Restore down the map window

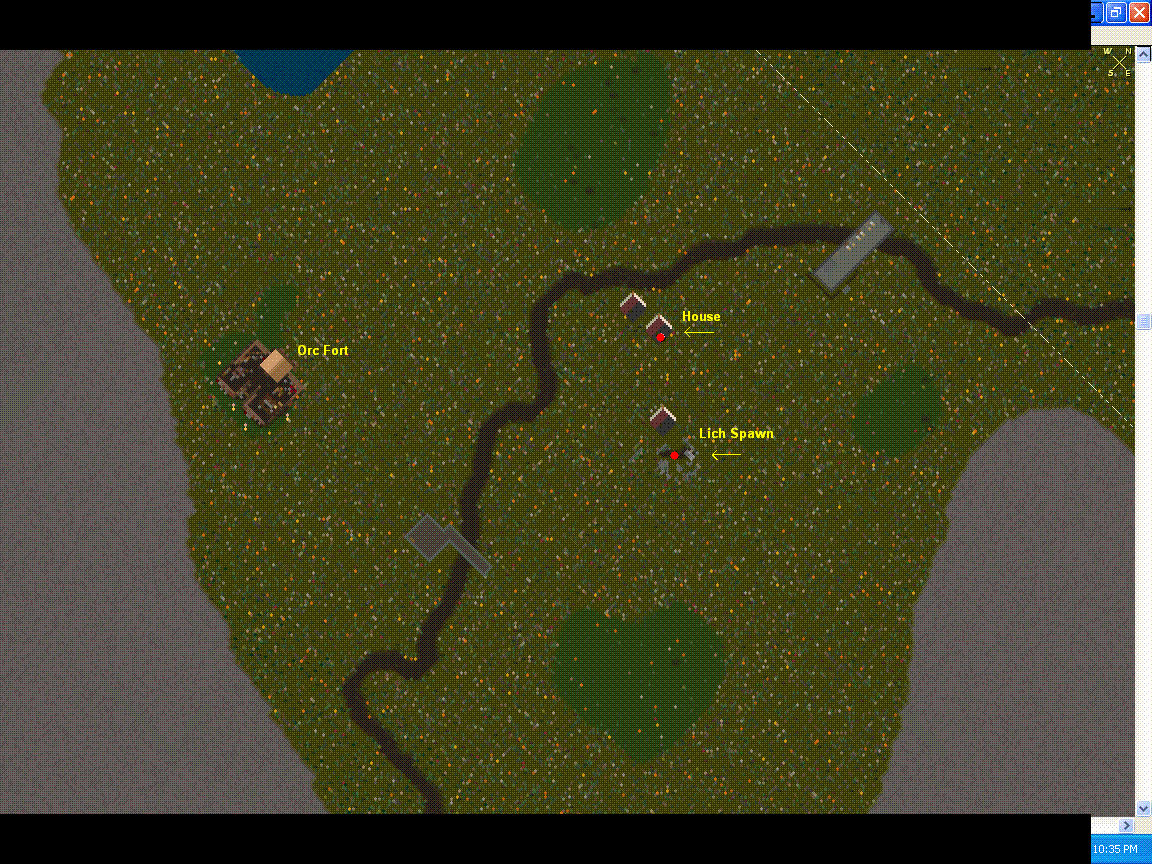(x=1116, y=13)
